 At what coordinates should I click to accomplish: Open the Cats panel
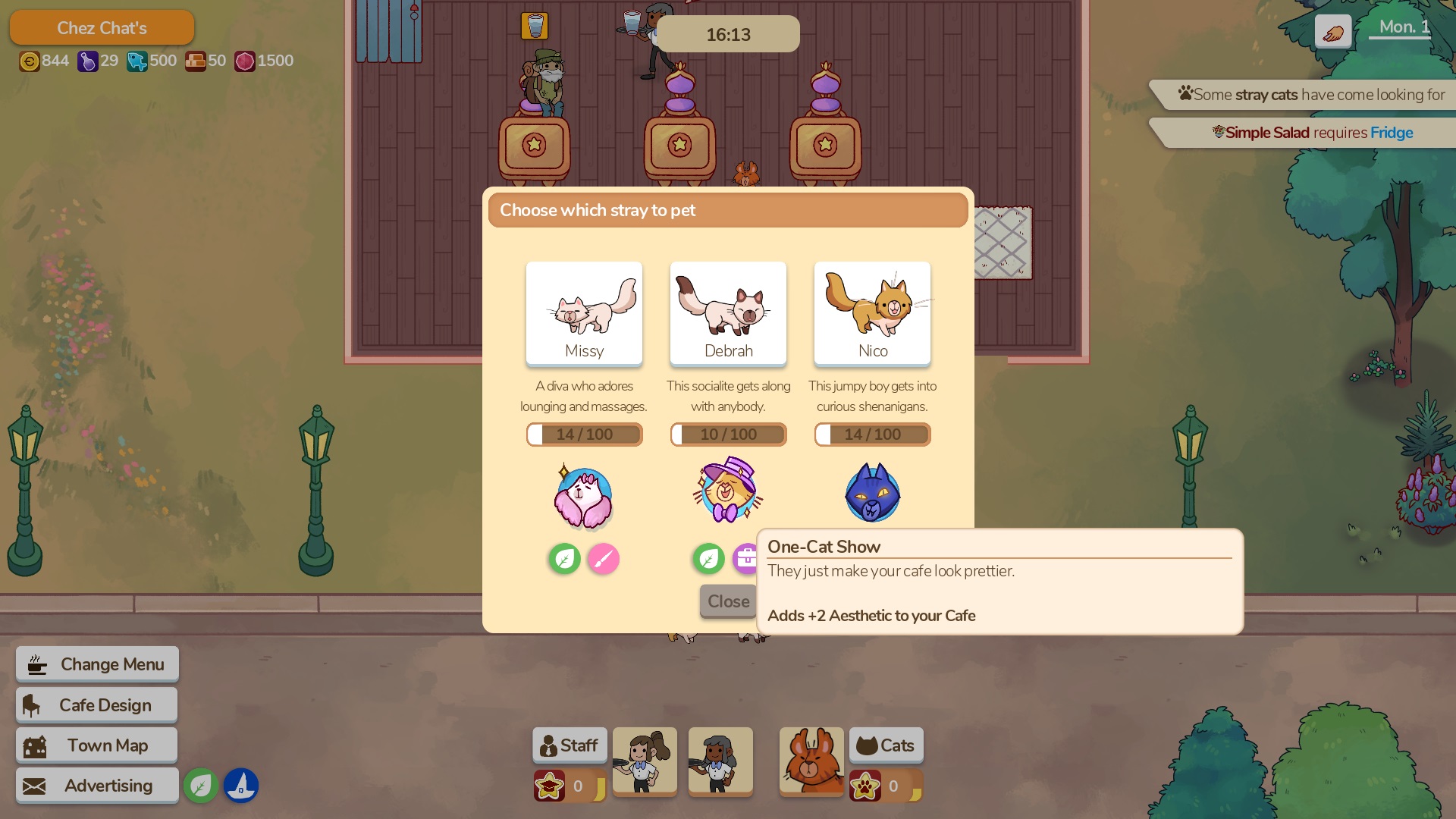[x=886, y=745]
